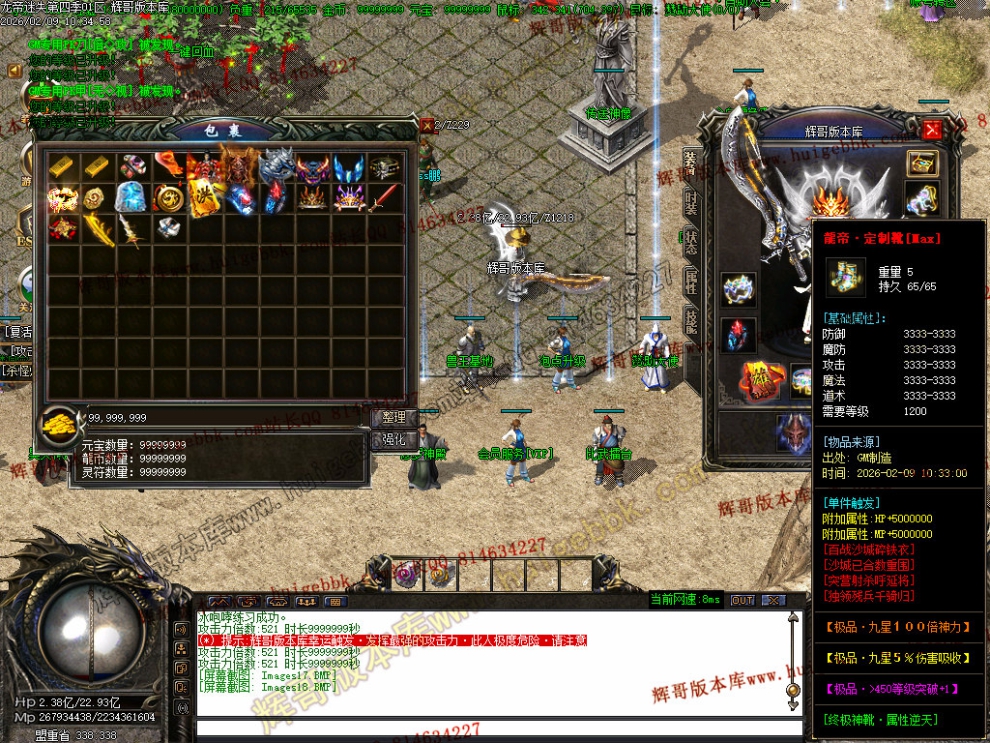Screen dimensions: 990x743
Task: Select the red 雄 medal equipment slot
Action: point(759,381)
